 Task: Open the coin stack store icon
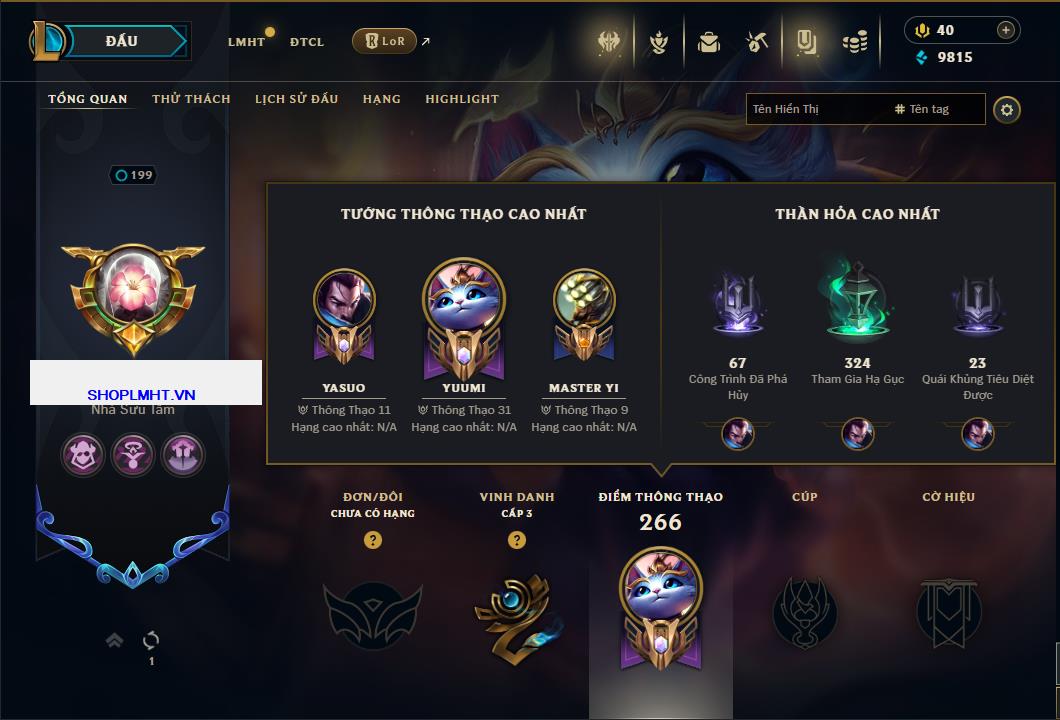(x=854, y=42)
